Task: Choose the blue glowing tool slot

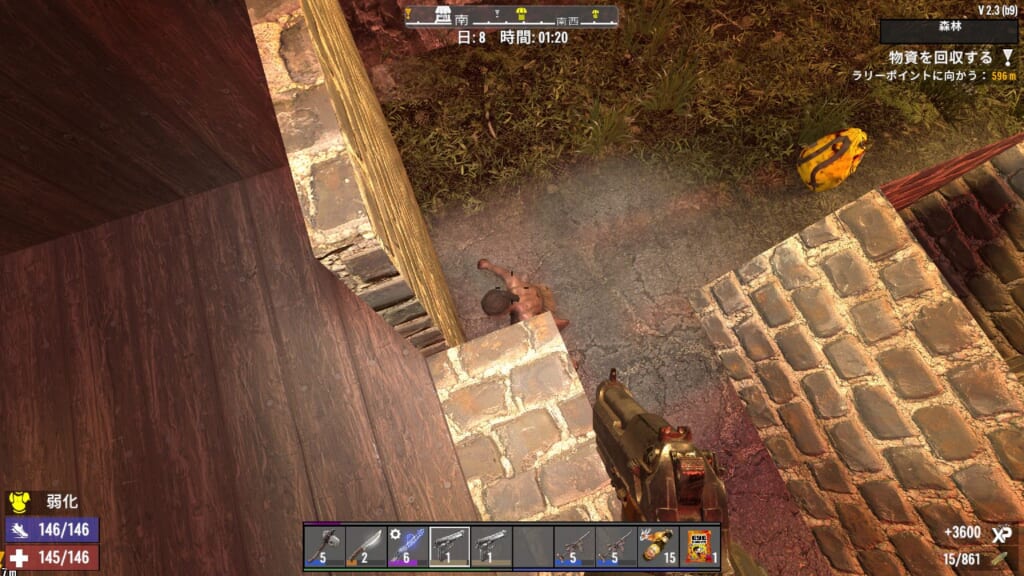Action: (x=407, y=547)
